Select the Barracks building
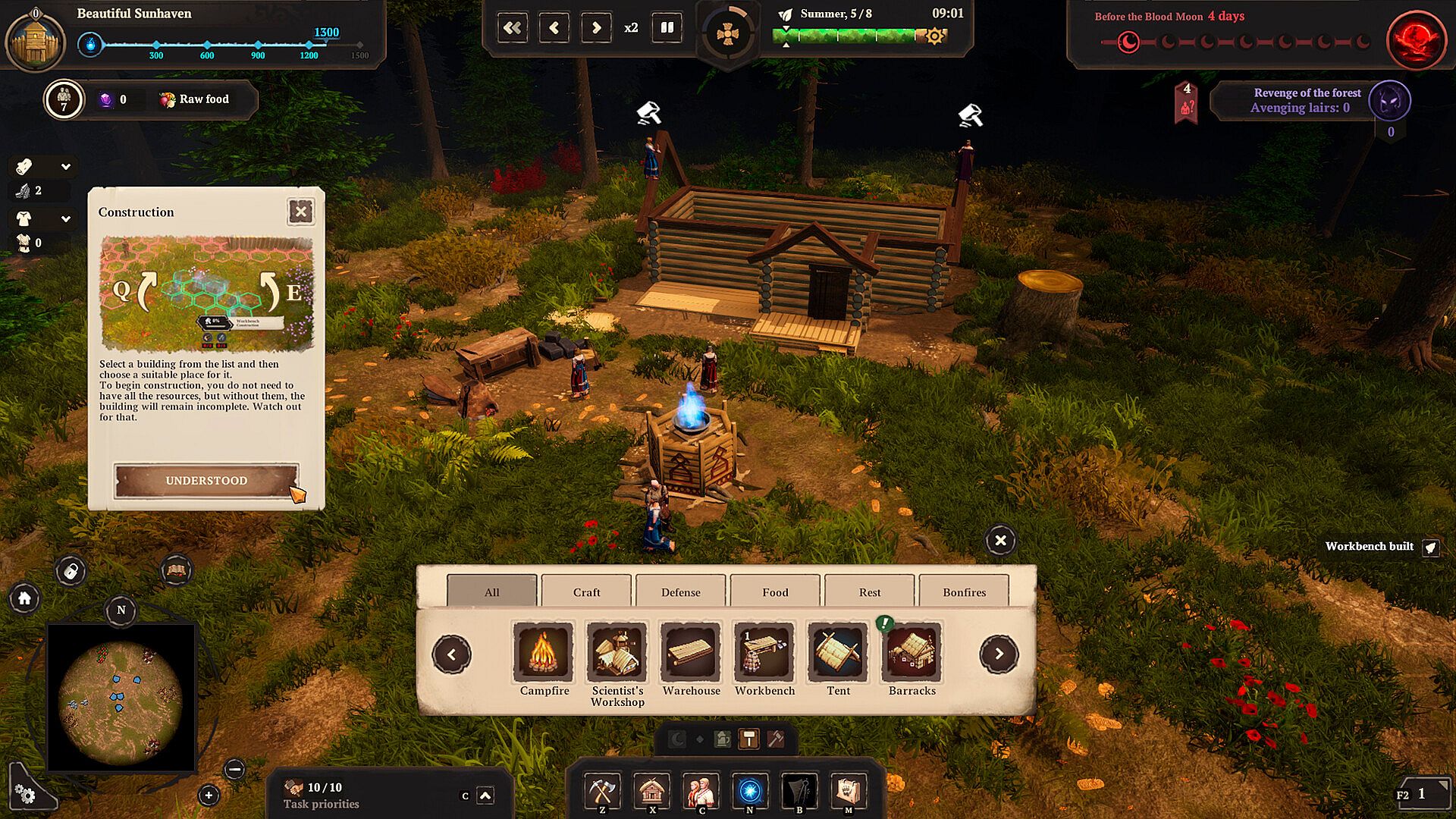1456x819 pixels. click(912, 652)
